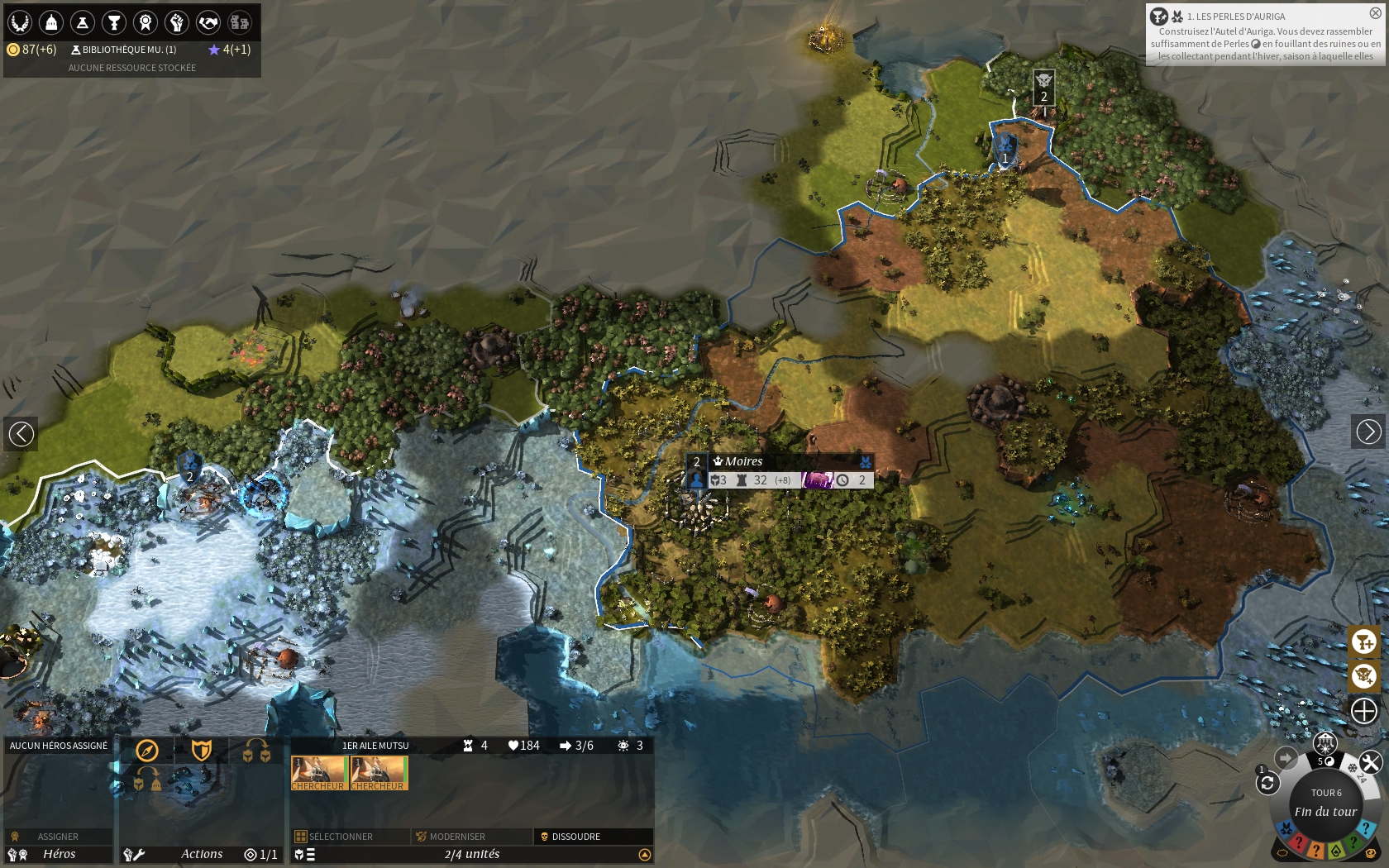The height and width of the screenshot is (868, 1389).
Task: Go to the previous city with left arrow
Action: pos(21,432)
